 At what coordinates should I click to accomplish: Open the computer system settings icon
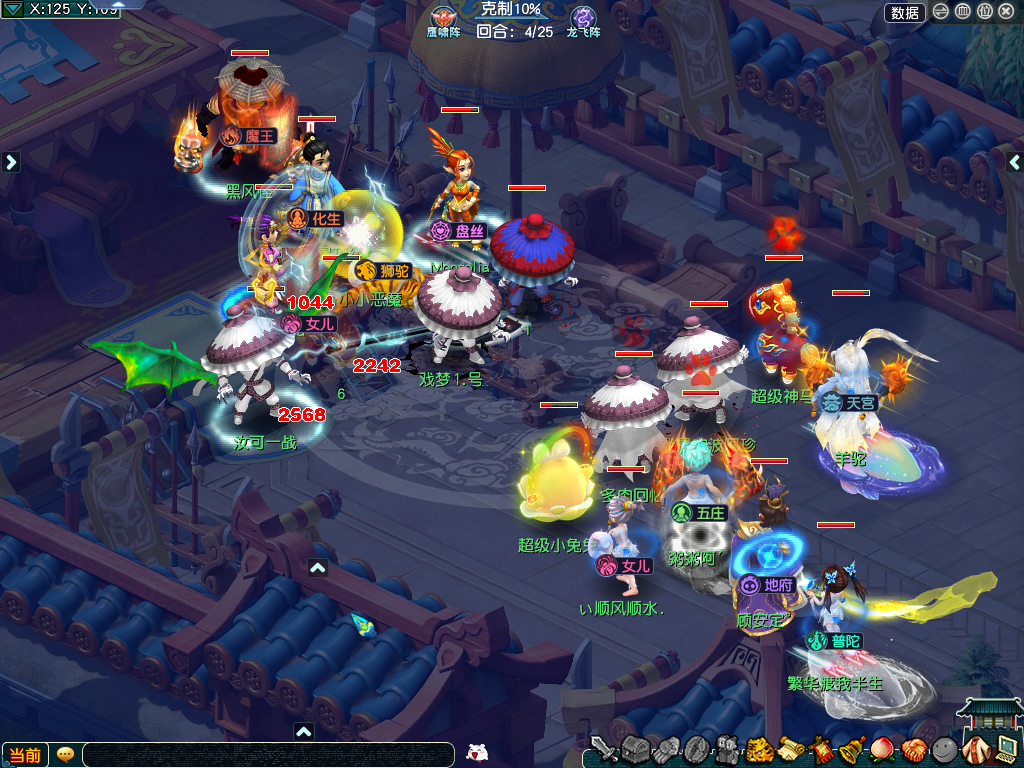point(1007,749)
